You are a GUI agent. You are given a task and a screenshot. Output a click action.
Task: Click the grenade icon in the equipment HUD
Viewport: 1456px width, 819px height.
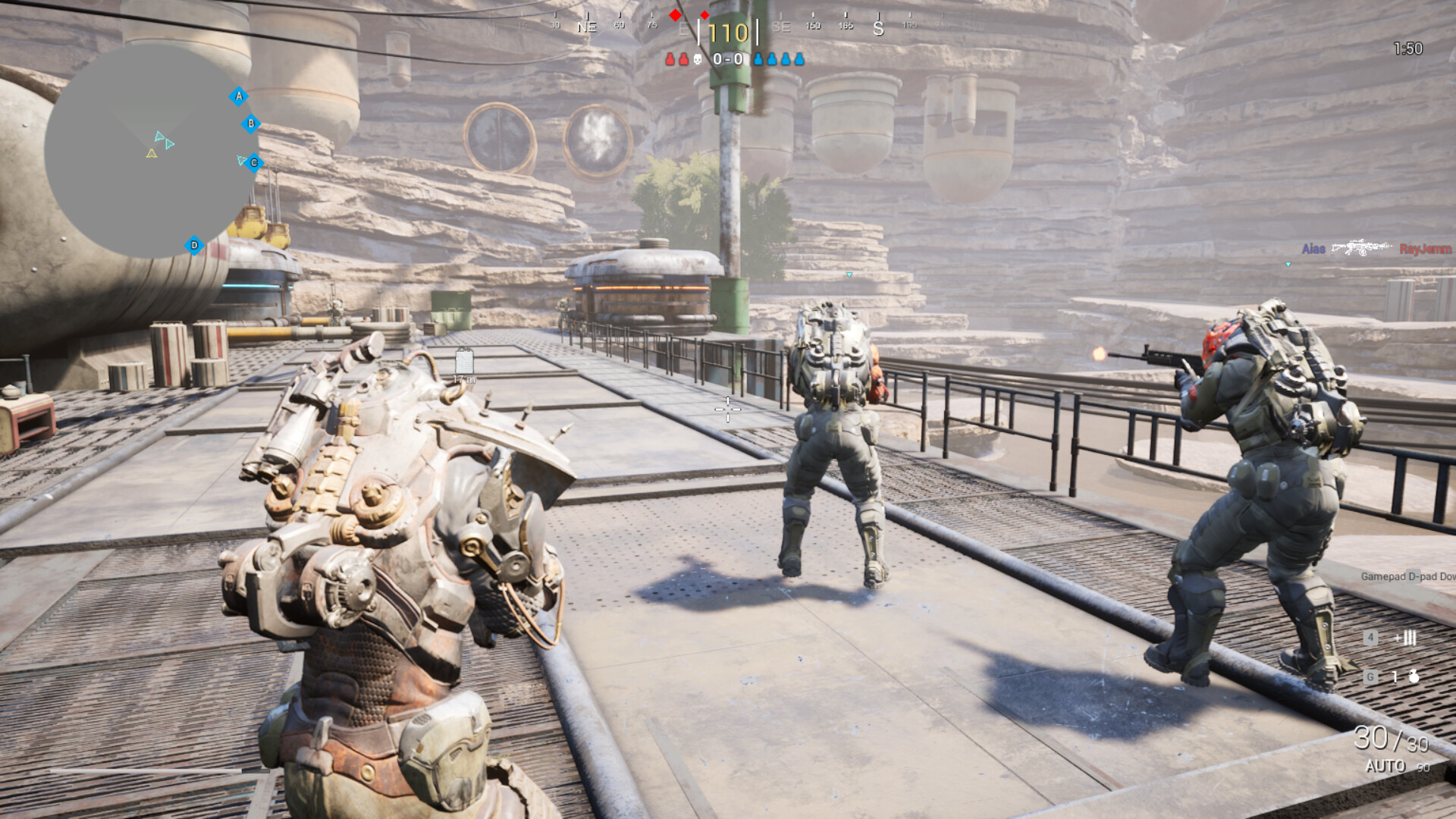click(1414, 676)
